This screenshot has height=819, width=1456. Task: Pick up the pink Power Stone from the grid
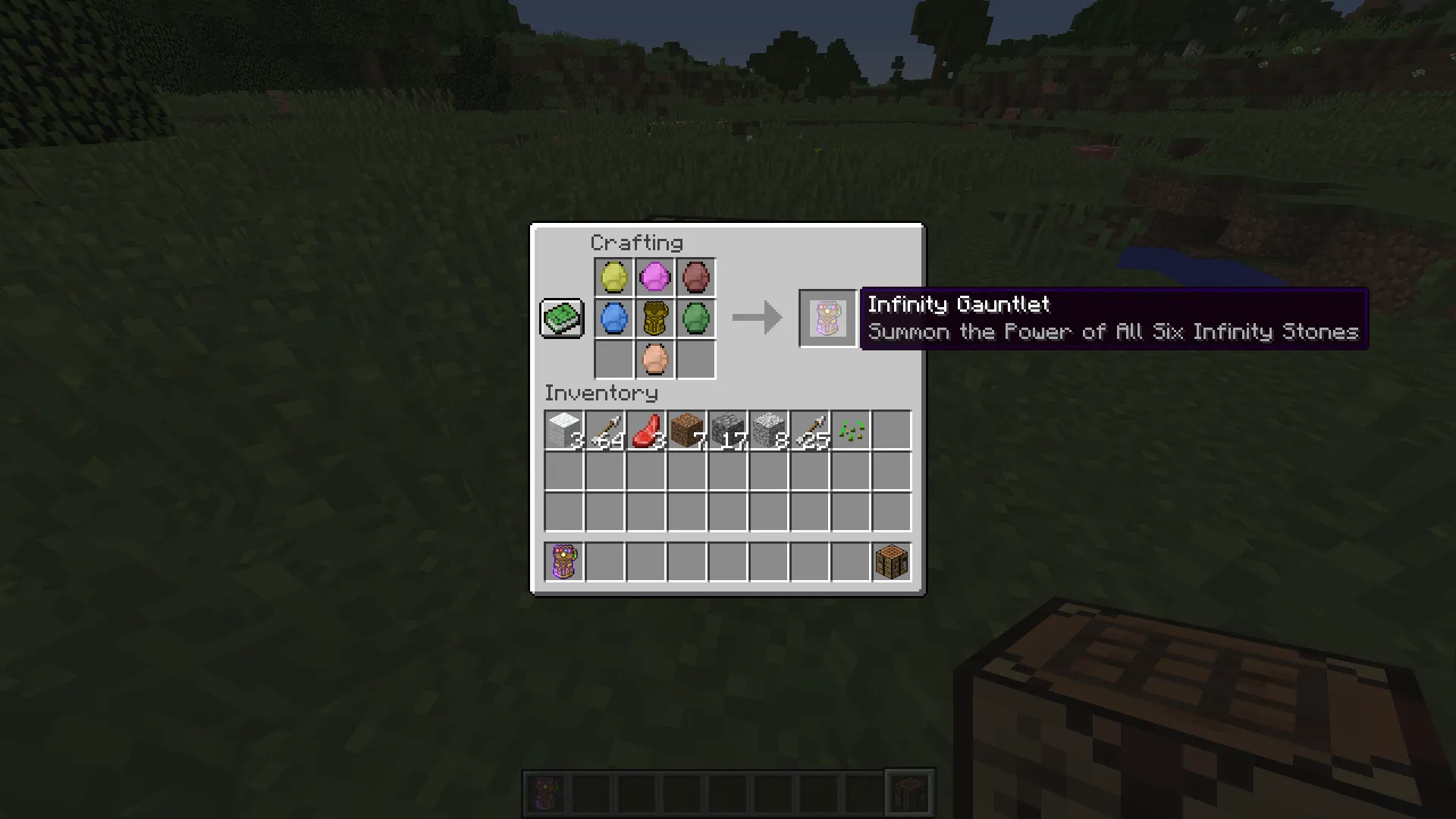[654, 277]
